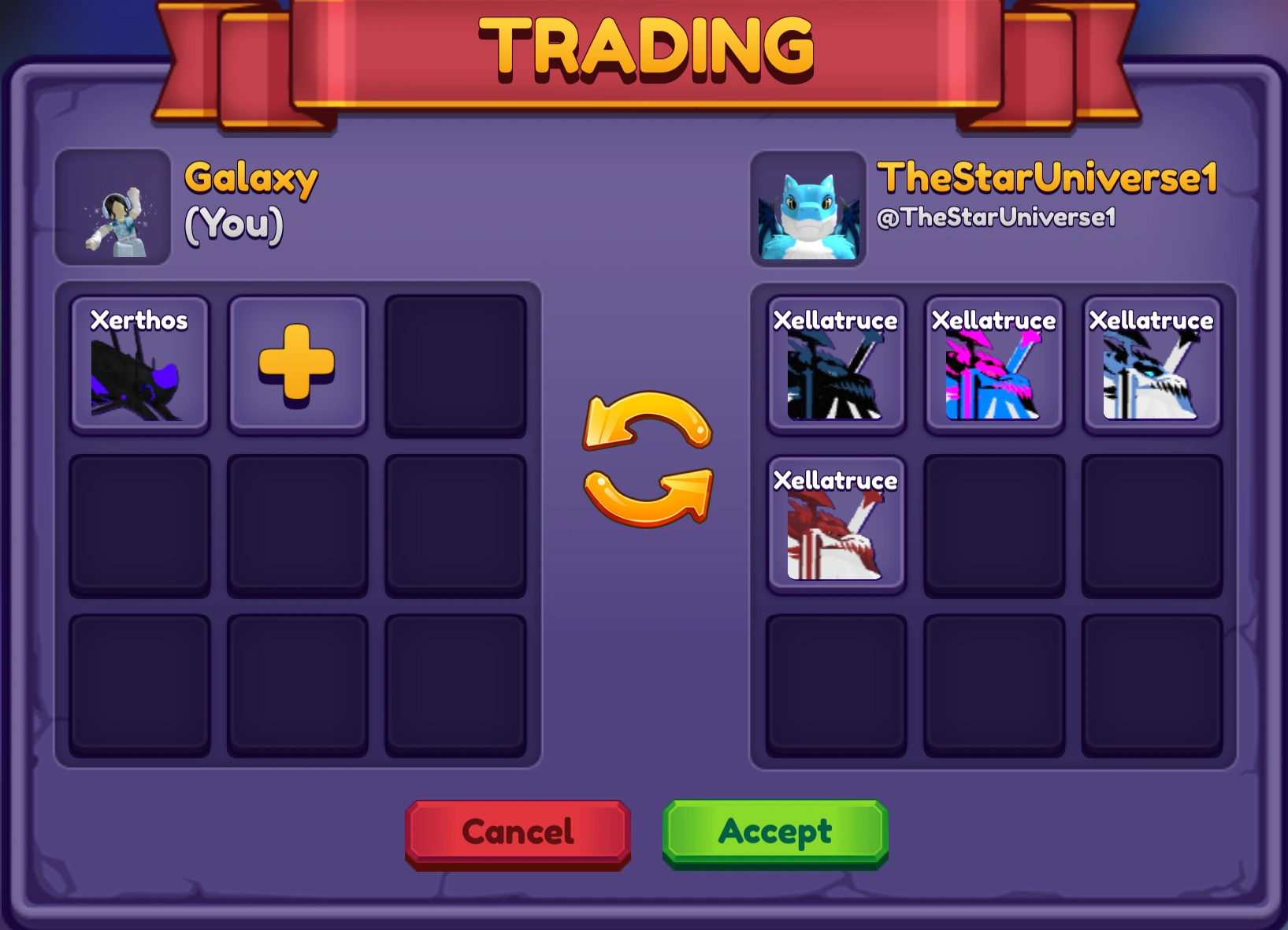1288x930 pixels.
Task: Click the empty slot beside the red Xellatruce
Action: tap(994, 524)
